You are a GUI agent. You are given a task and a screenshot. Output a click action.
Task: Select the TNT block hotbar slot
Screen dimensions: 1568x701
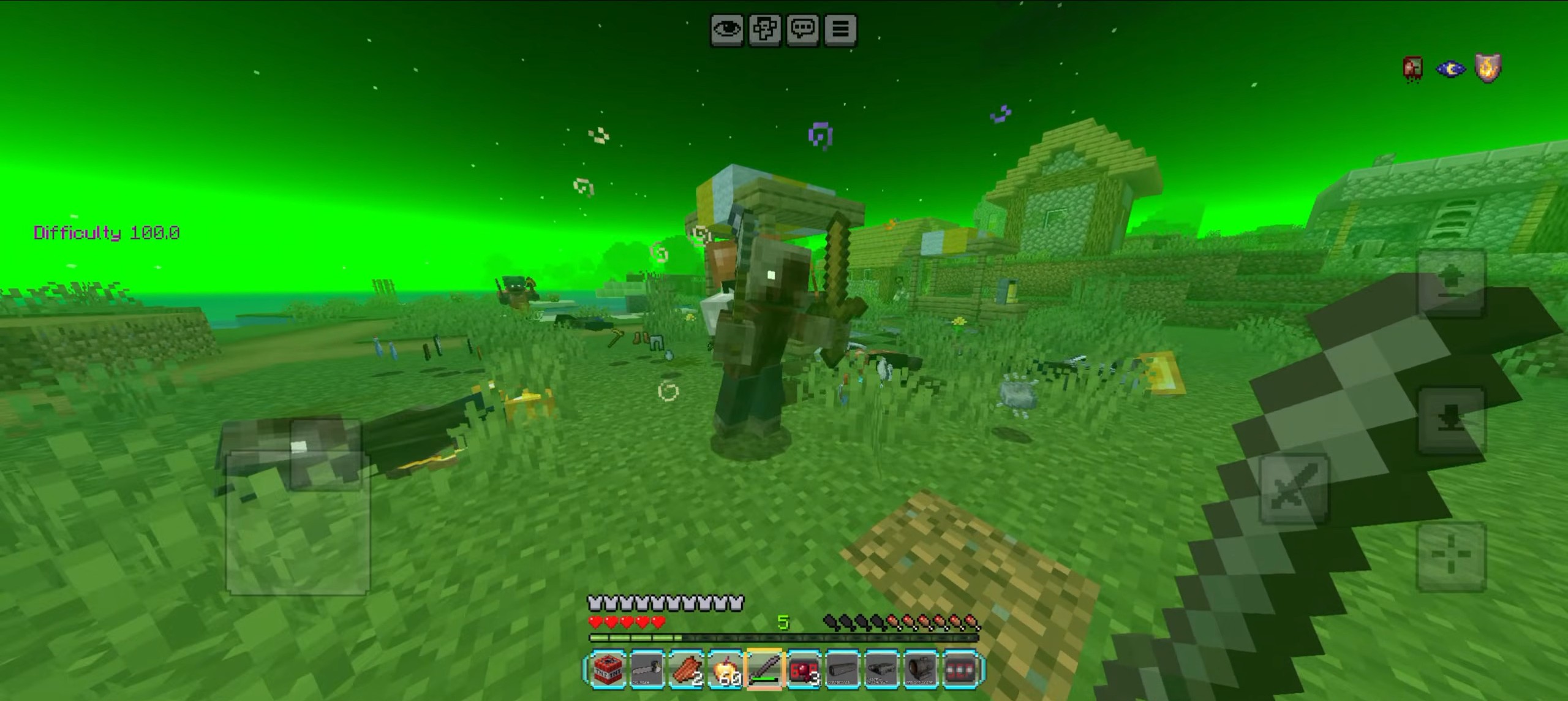tap(608, 670)
